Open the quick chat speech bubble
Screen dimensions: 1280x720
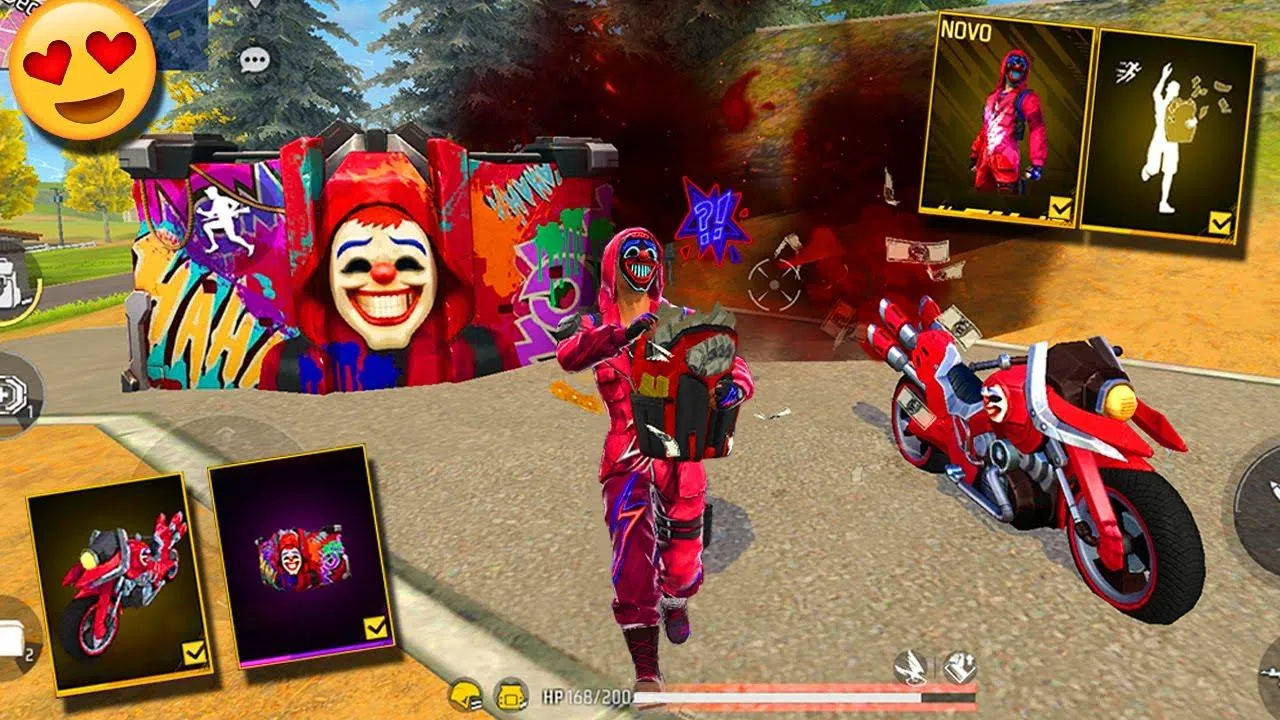255,60
